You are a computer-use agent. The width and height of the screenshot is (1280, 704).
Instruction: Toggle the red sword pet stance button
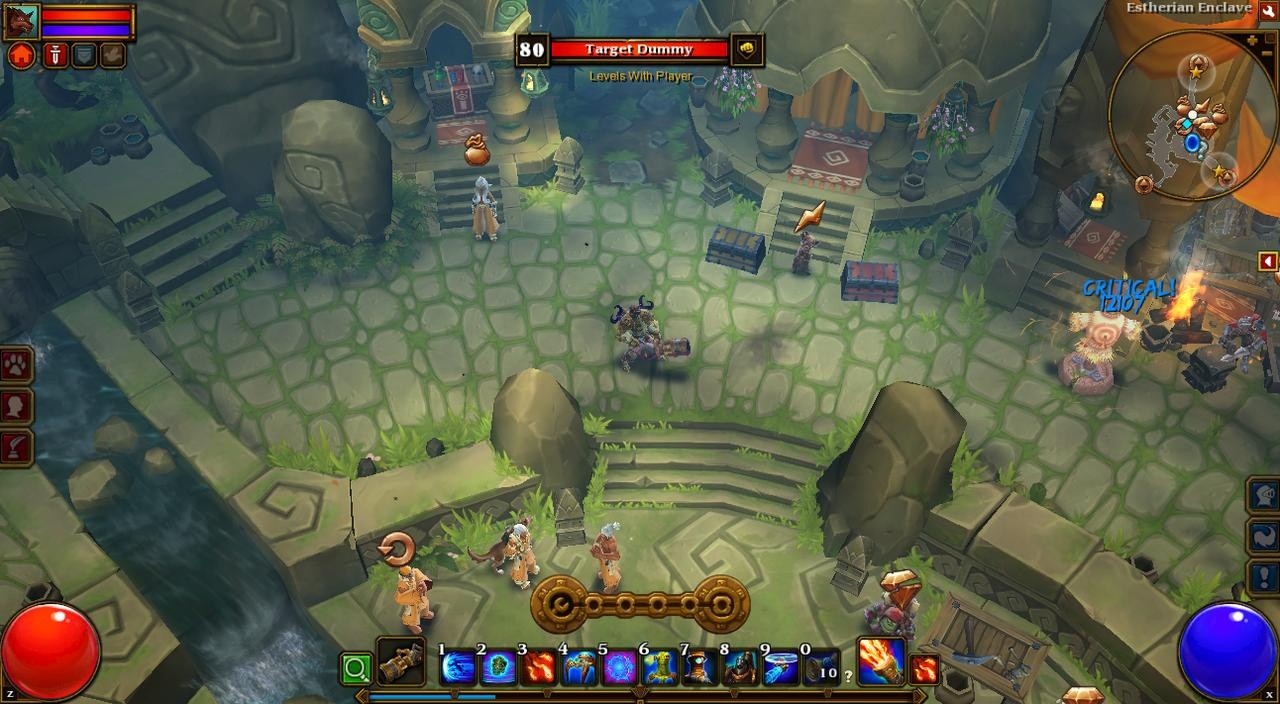[x=54, y=55]
